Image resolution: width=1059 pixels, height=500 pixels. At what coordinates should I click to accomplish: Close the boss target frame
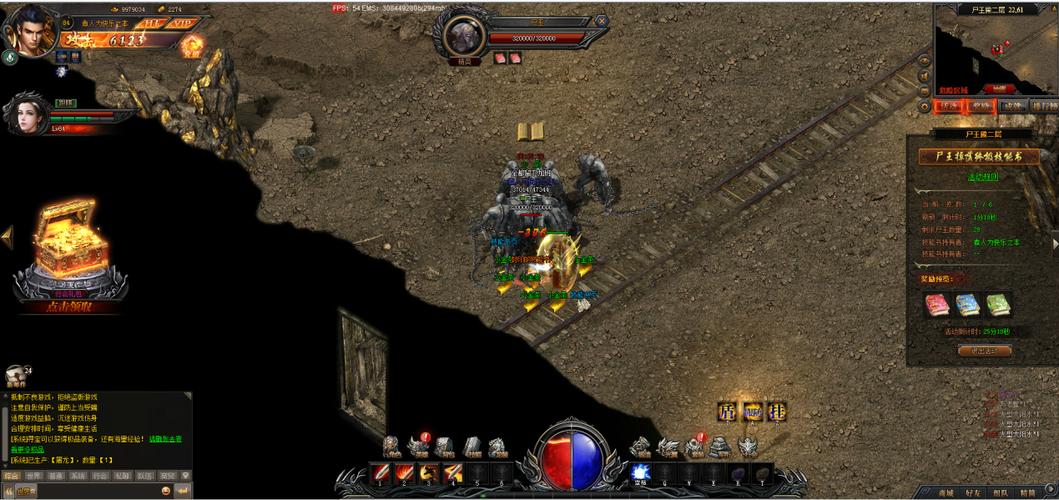coord(600,21)
